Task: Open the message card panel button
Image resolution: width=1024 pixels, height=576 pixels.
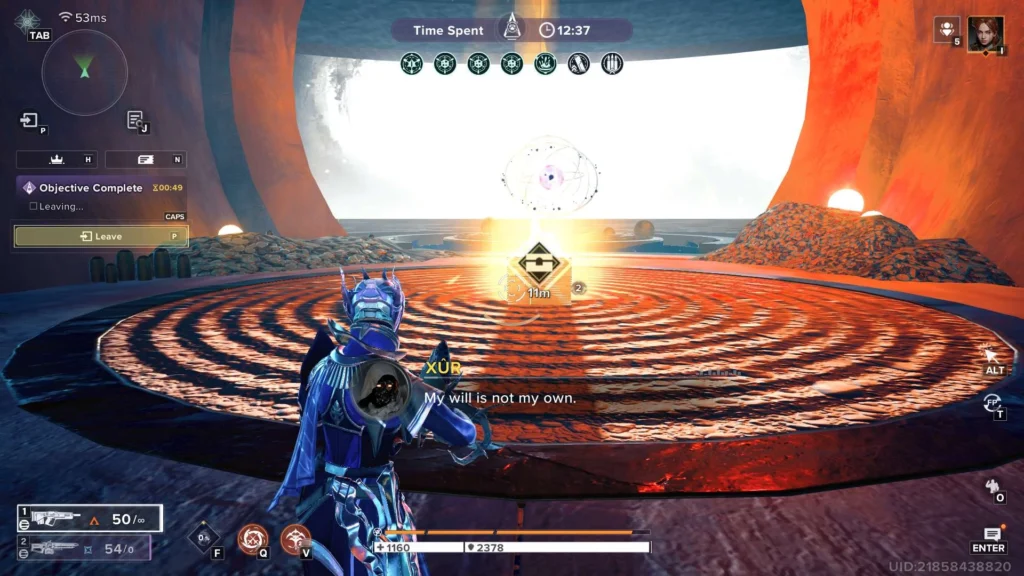Action: coord(145,159)
